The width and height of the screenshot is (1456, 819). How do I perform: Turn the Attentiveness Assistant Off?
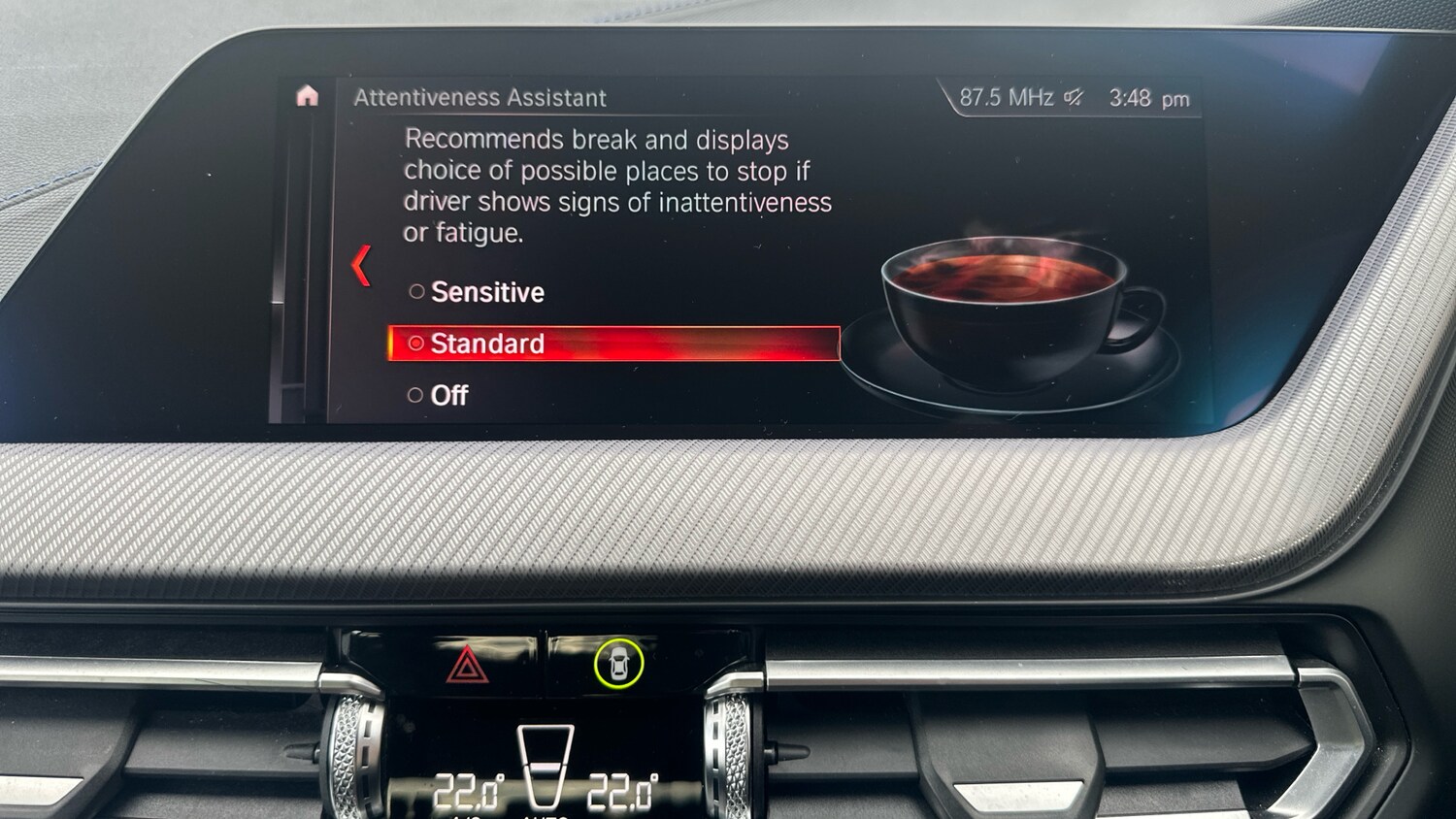(439, 395)
